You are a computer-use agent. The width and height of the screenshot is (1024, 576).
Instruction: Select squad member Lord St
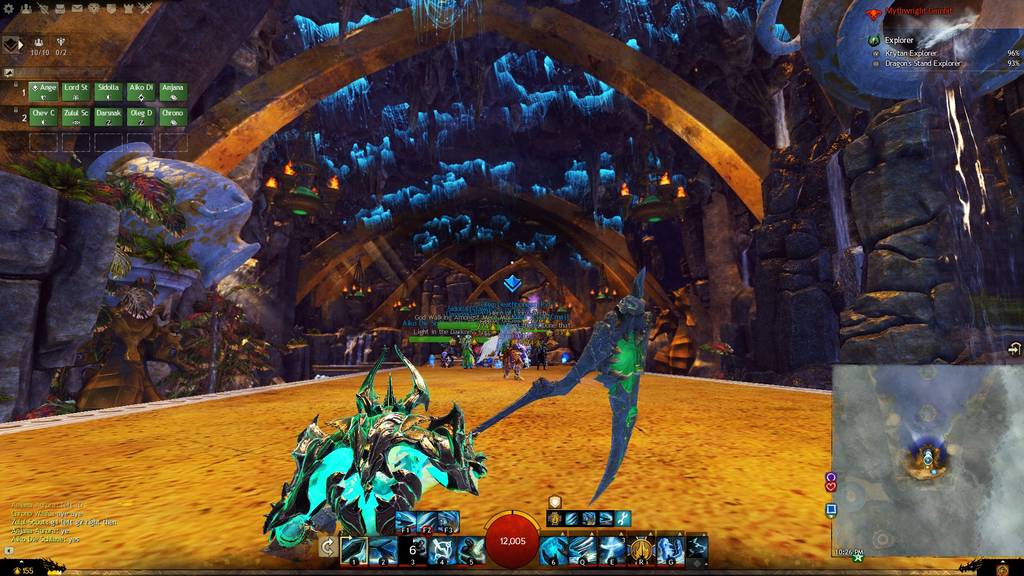[x=76, y=92]
